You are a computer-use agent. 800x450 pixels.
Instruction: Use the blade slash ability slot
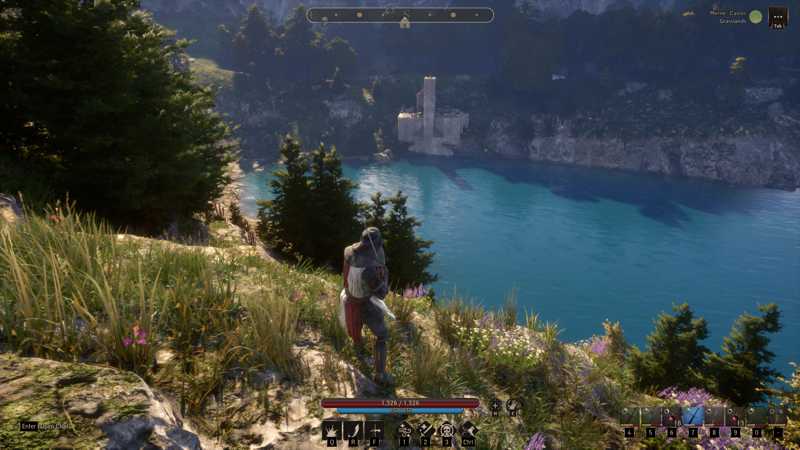click(352, 430)
